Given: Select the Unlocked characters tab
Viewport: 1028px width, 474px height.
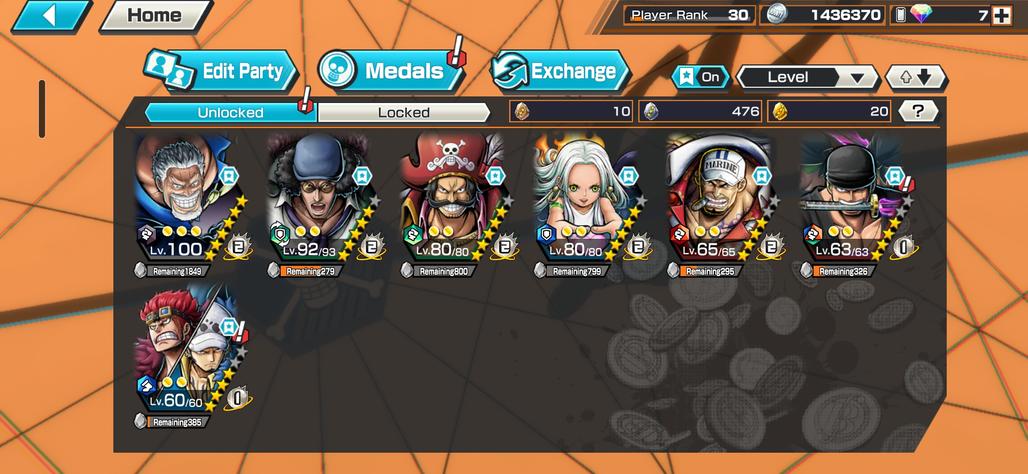Looking at the screenshot, I should click(x=230, y=112).
